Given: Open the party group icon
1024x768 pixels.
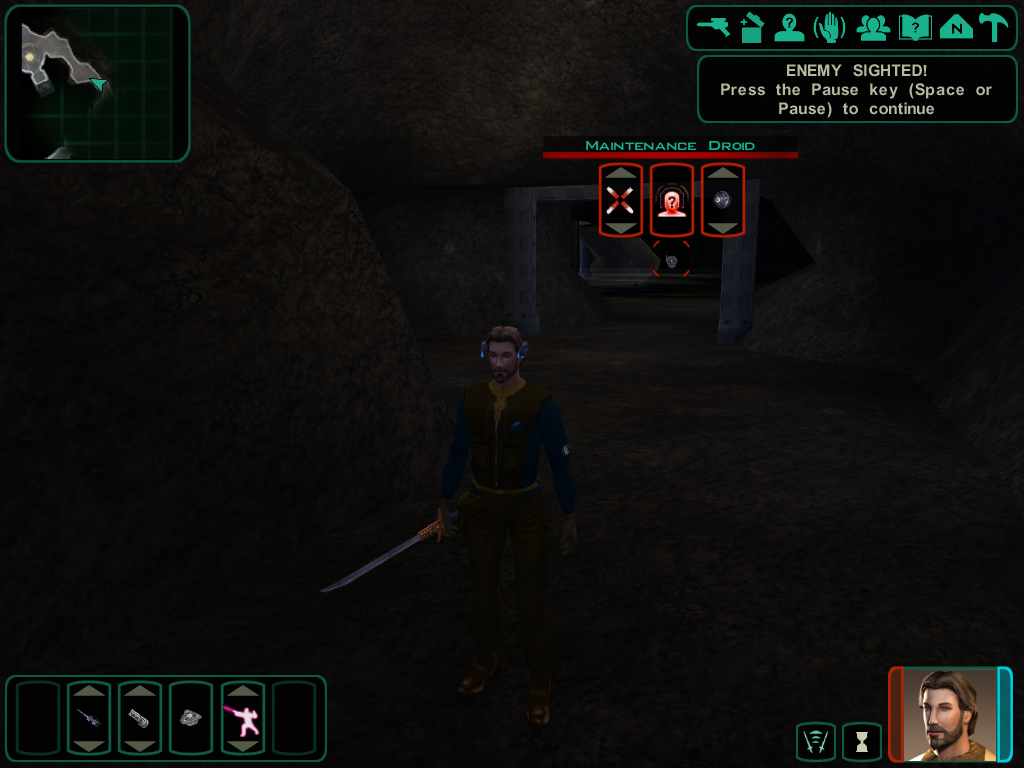Looking at the screenshot, I should [873, 27].
